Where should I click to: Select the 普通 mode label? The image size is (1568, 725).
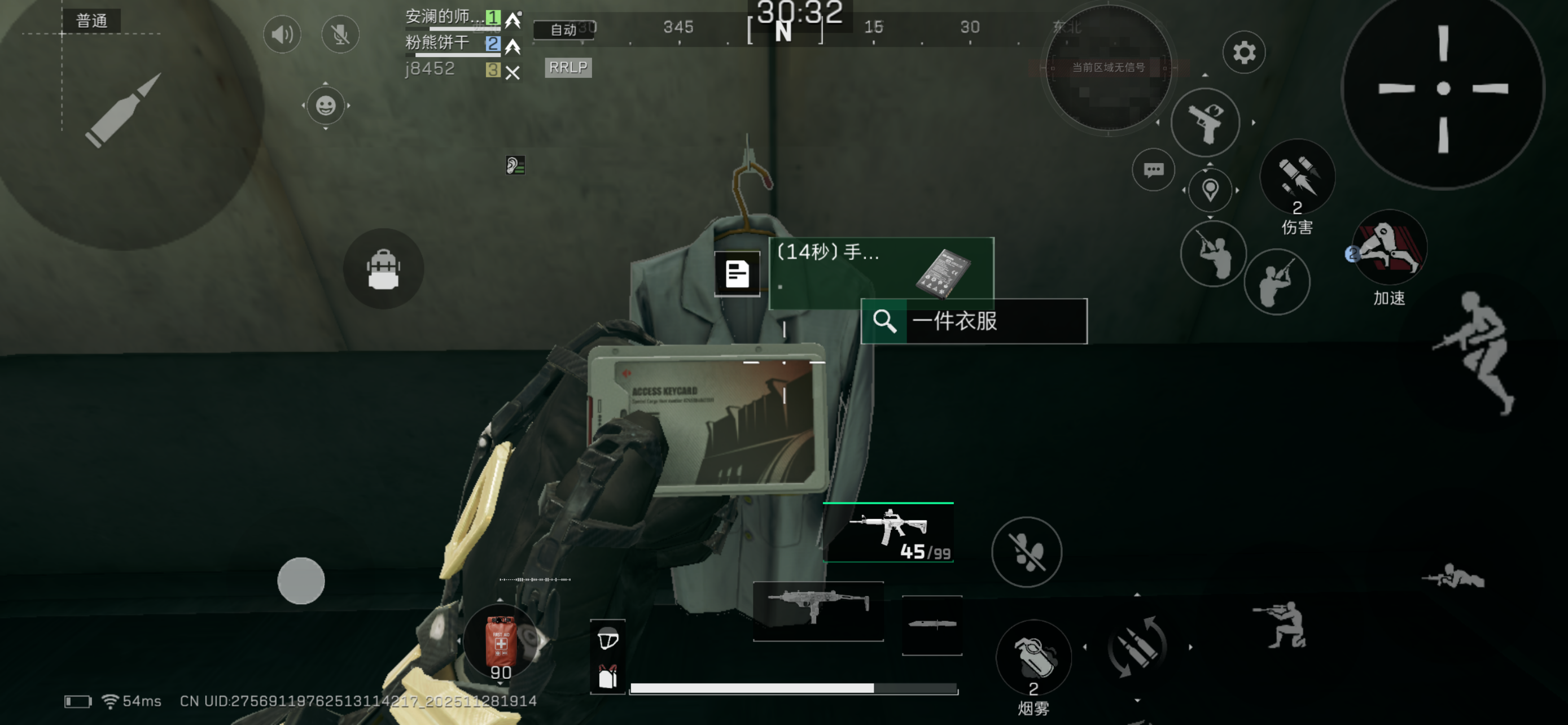[90, 21]
